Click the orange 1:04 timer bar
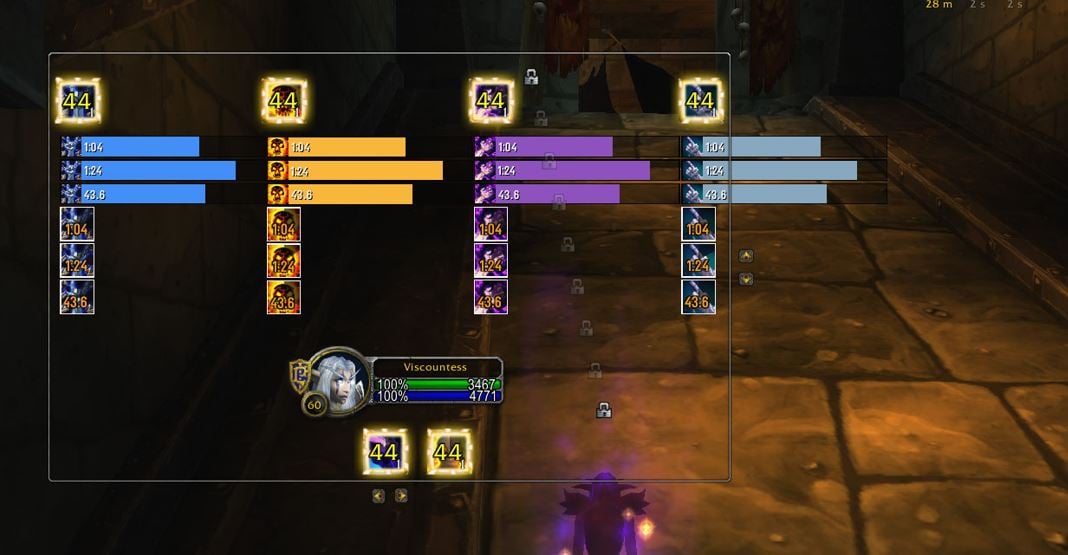This screenshot has height=555, width=1068. coord(336,147)
